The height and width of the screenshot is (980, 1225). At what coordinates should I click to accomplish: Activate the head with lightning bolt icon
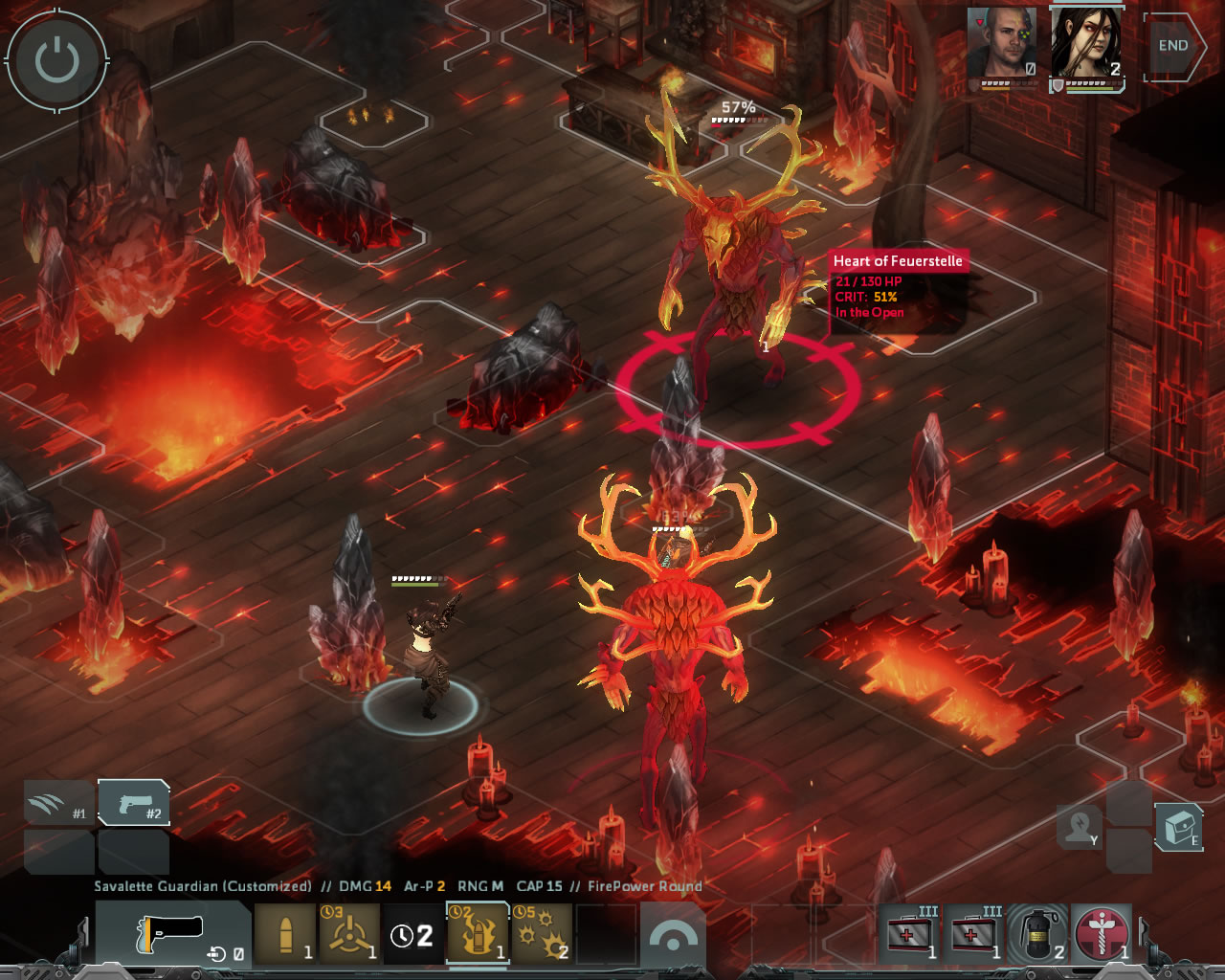pos(1080,826)
